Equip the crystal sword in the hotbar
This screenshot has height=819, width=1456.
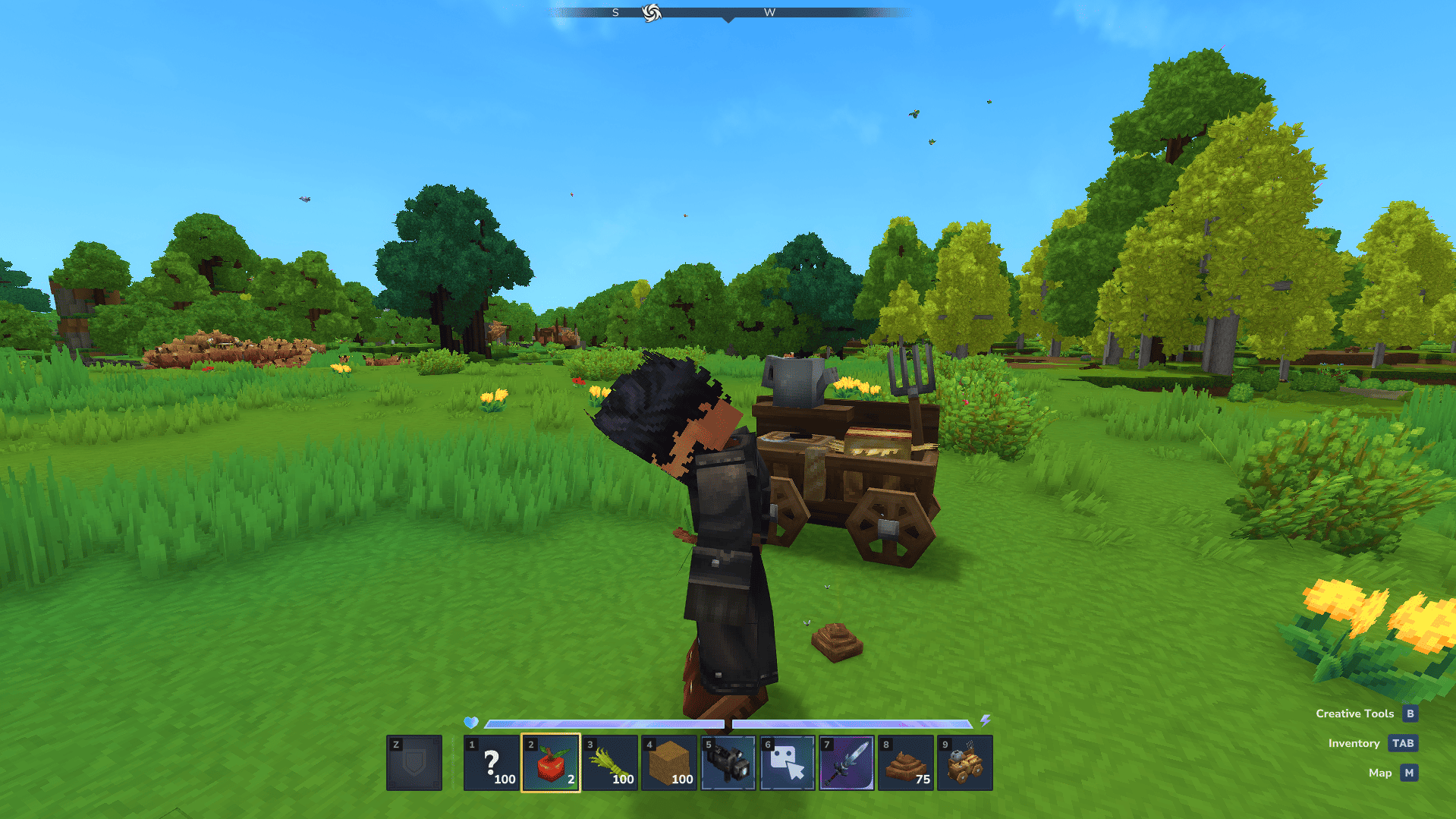click(847, 763)
